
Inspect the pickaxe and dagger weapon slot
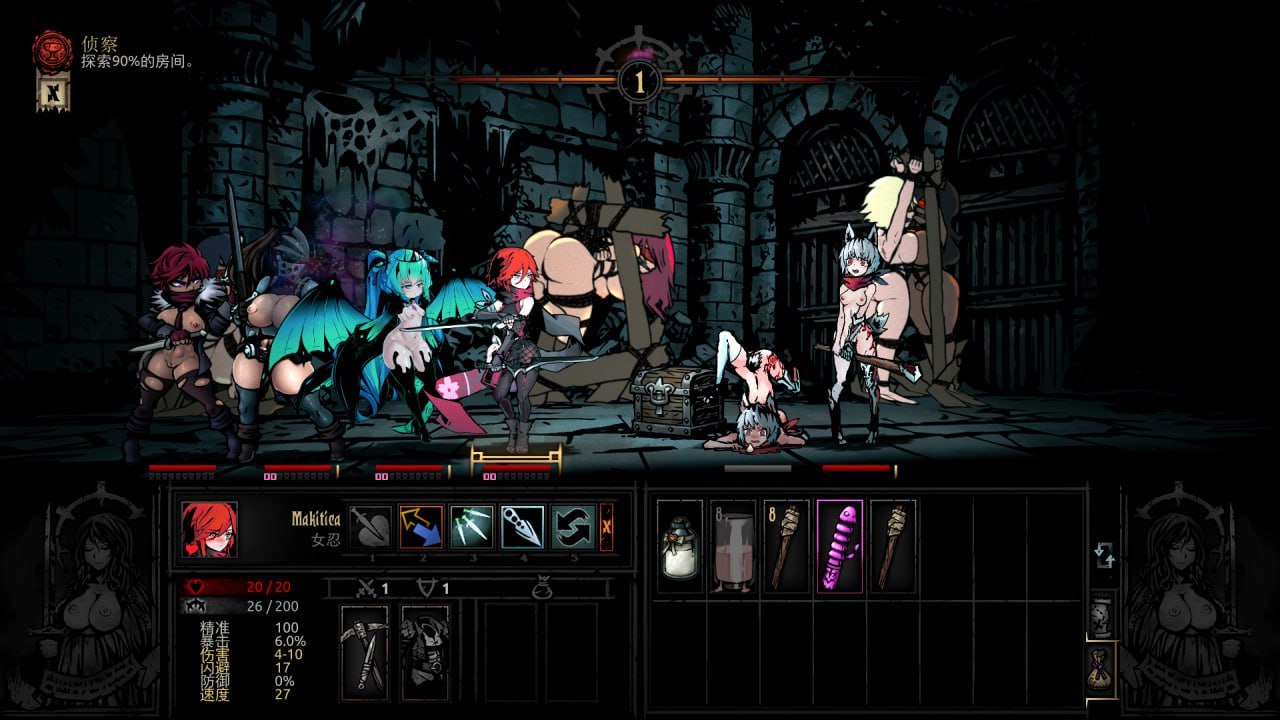tap(365, 652)
